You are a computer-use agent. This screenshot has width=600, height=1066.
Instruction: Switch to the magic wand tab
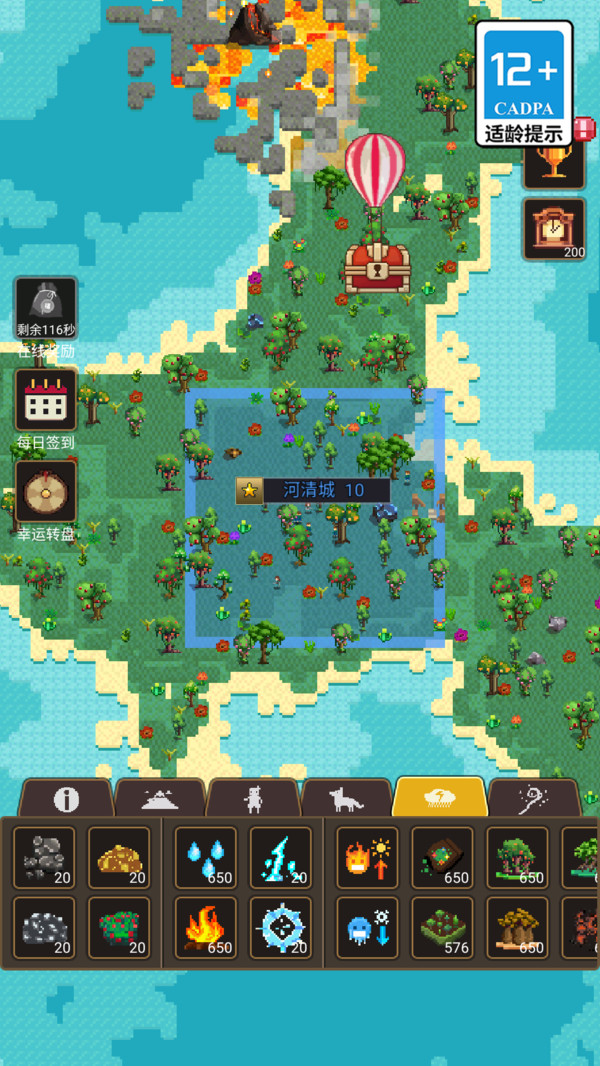coord(534,798)
